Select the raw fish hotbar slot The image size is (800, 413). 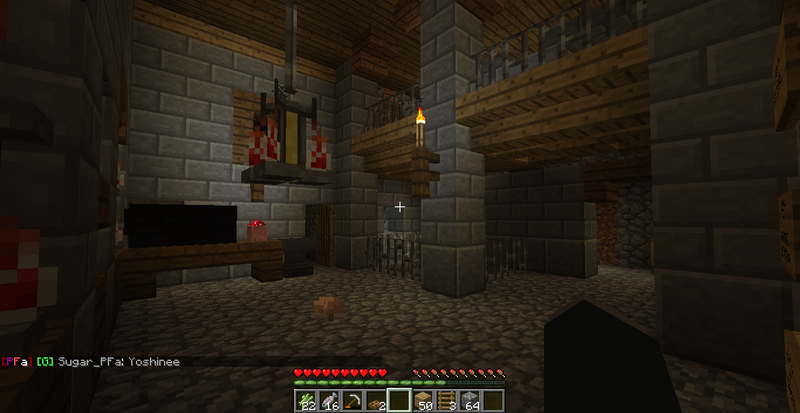click(x=328, y=401)
